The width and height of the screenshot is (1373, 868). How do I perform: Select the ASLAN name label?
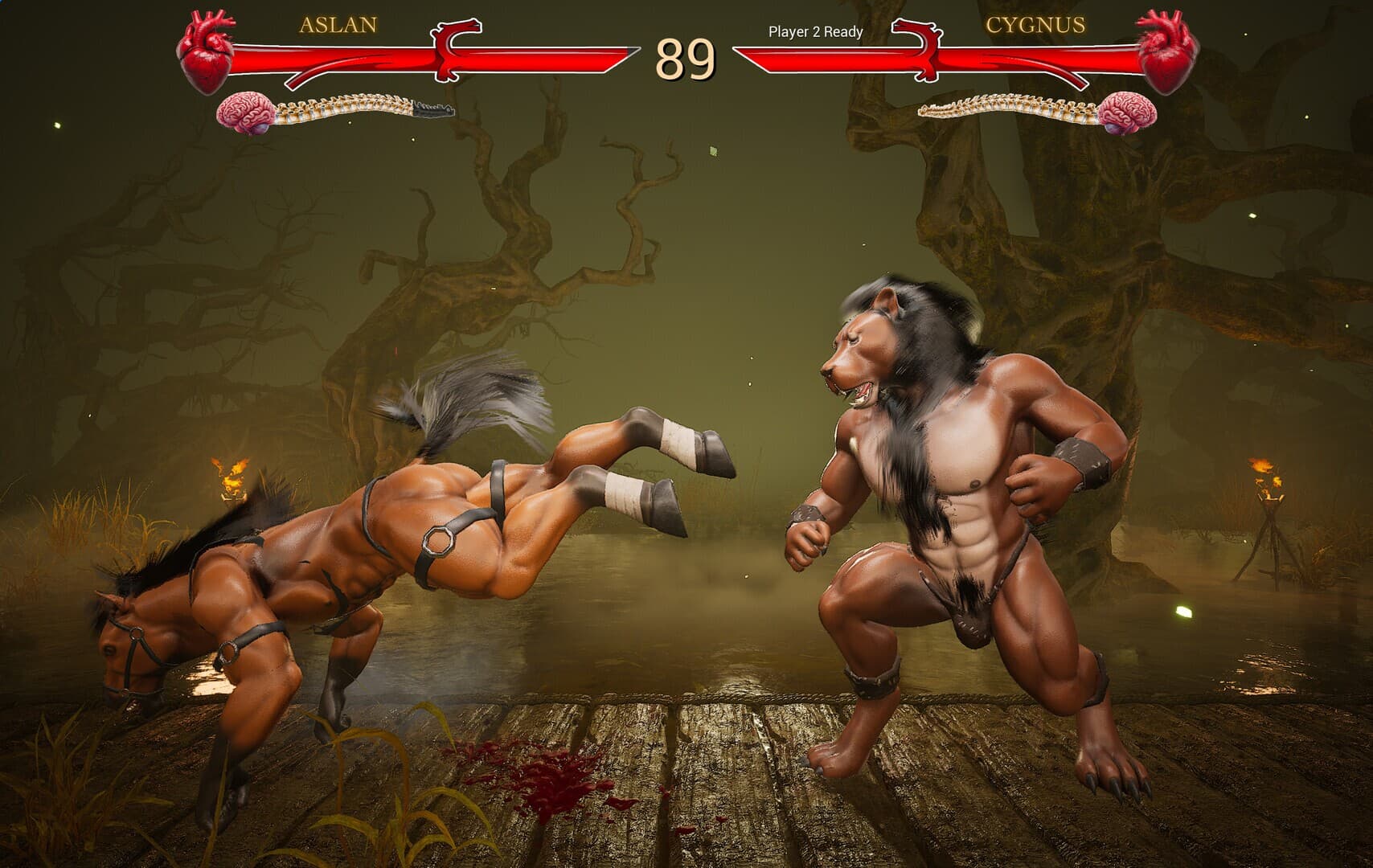coord(338,24)
